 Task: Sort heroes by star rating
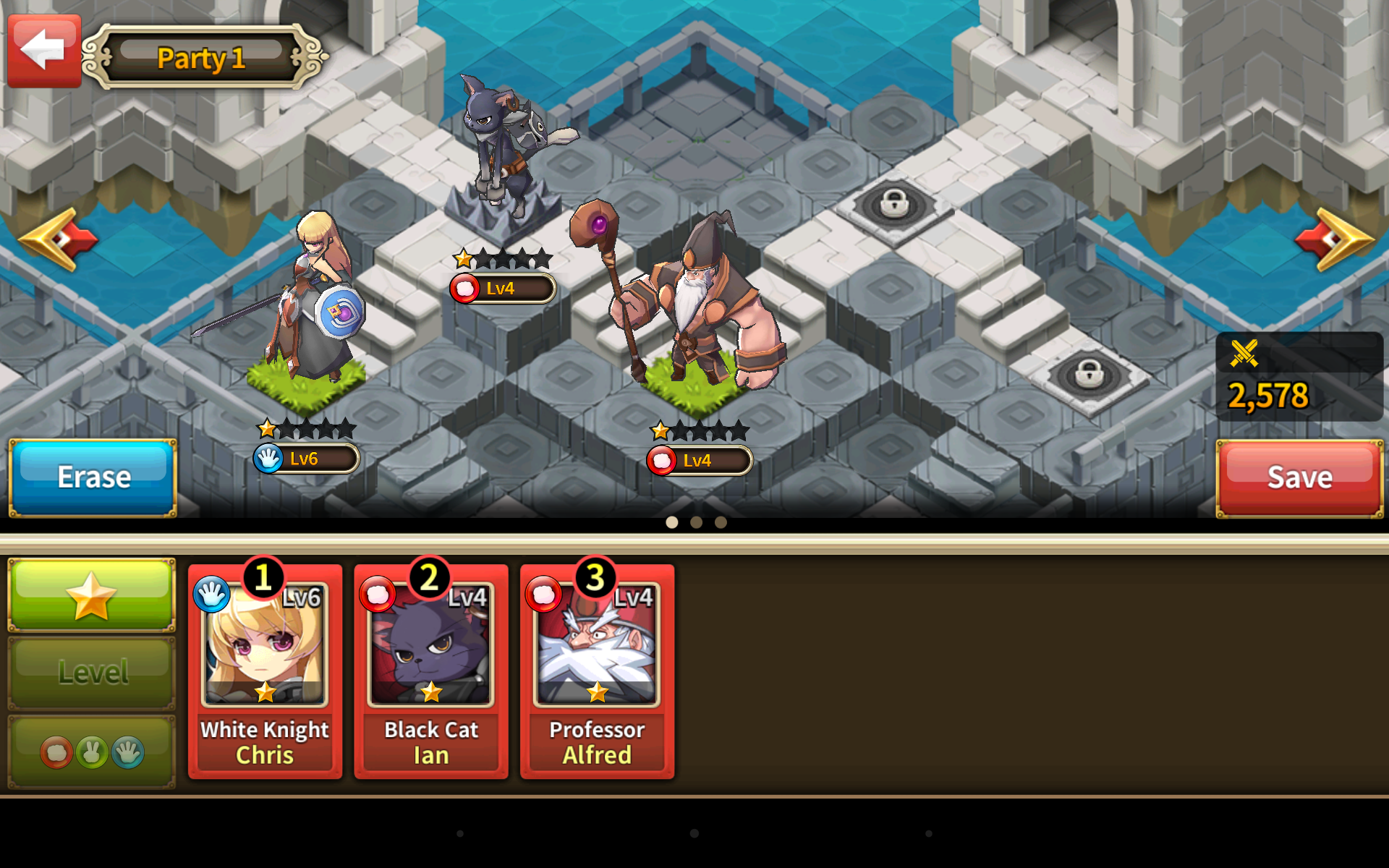[x=92, y=595]
